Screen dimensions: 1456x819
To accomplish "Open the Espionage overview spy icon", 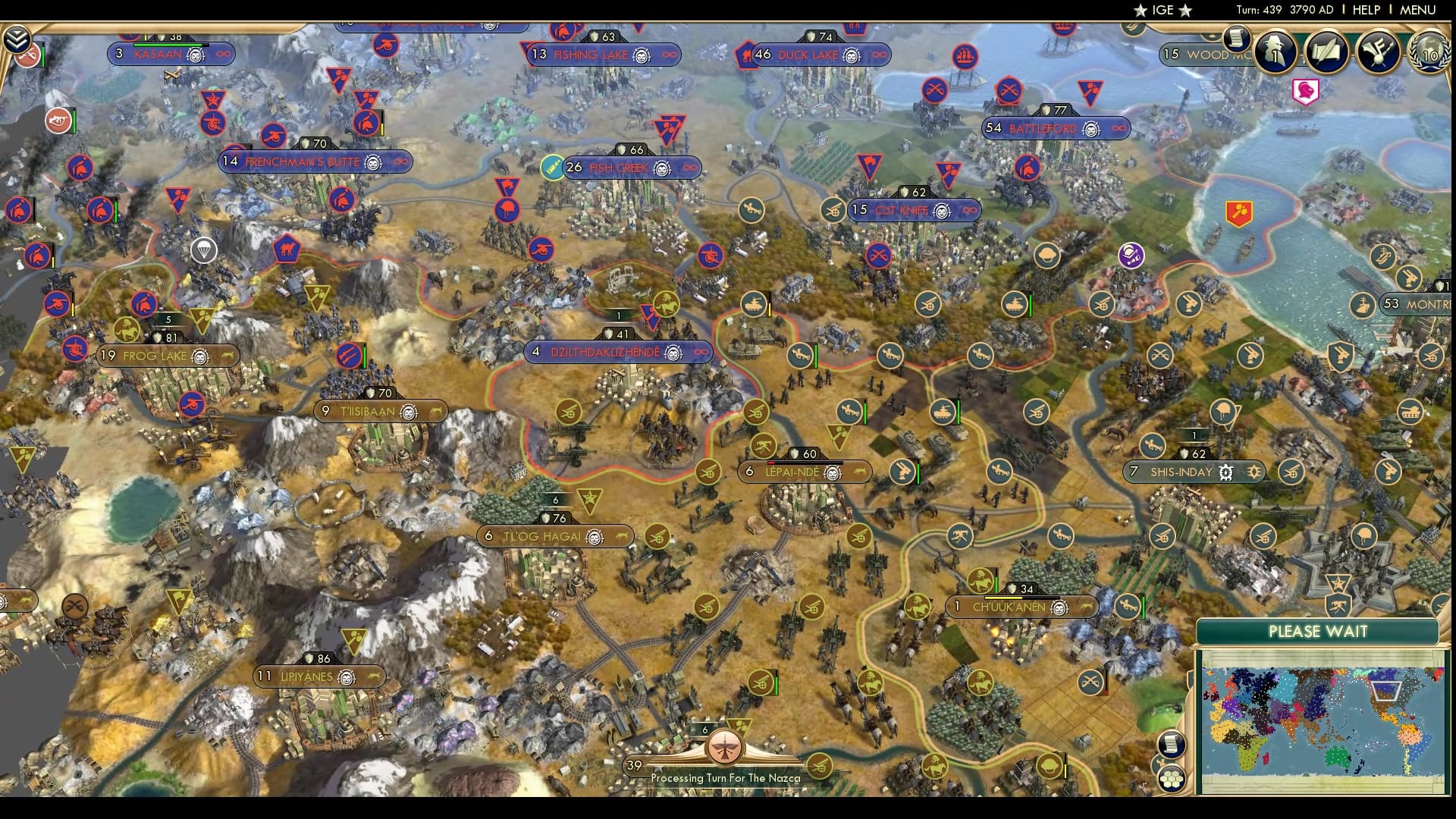I will (x=1276, y=53).
